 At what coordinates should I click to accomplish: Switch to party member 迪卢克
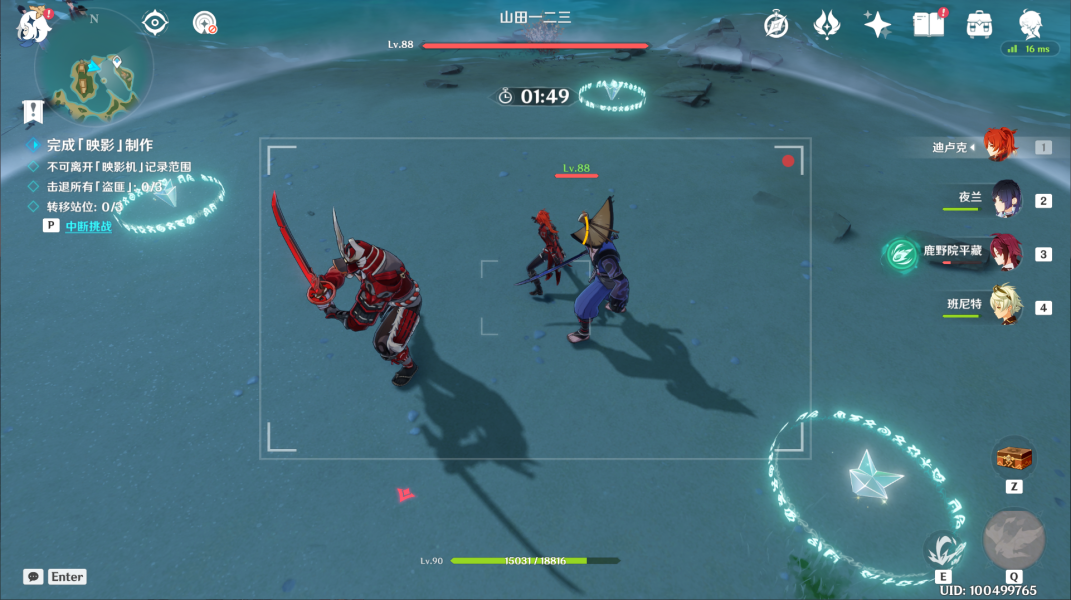996,147
